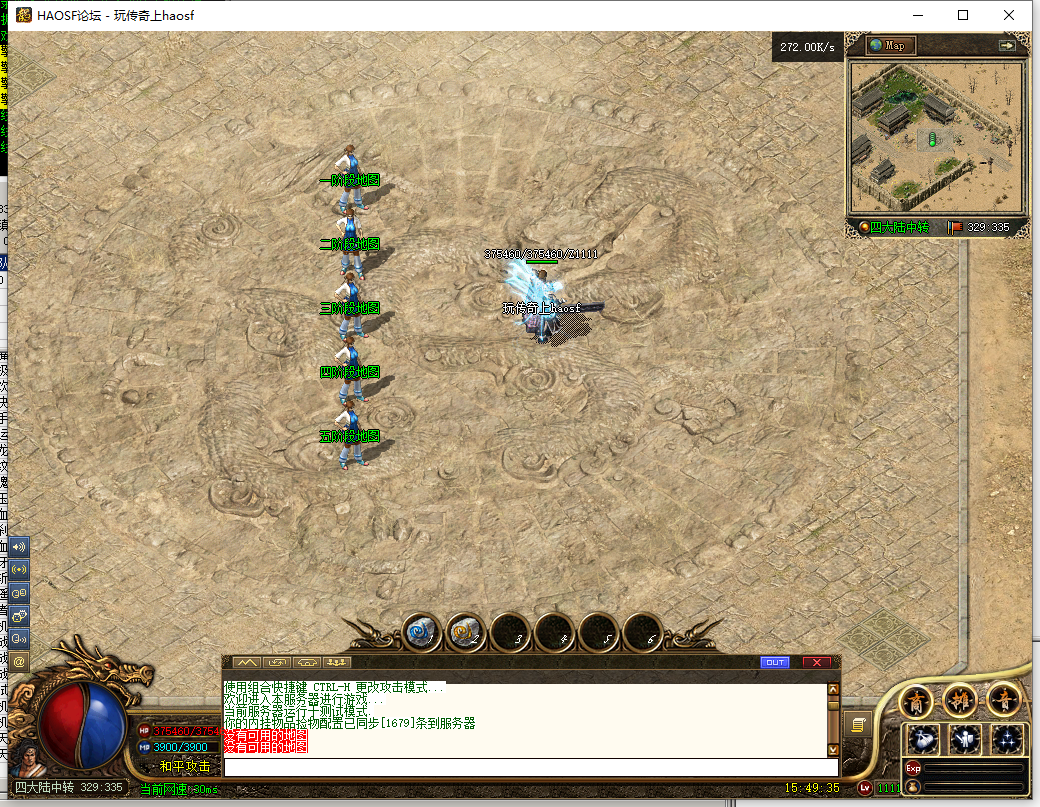The width and height of the screenshot is (1040, 807).
Task: Toggle the 和平攻击 attack mode label
Action: click(185, 766)
